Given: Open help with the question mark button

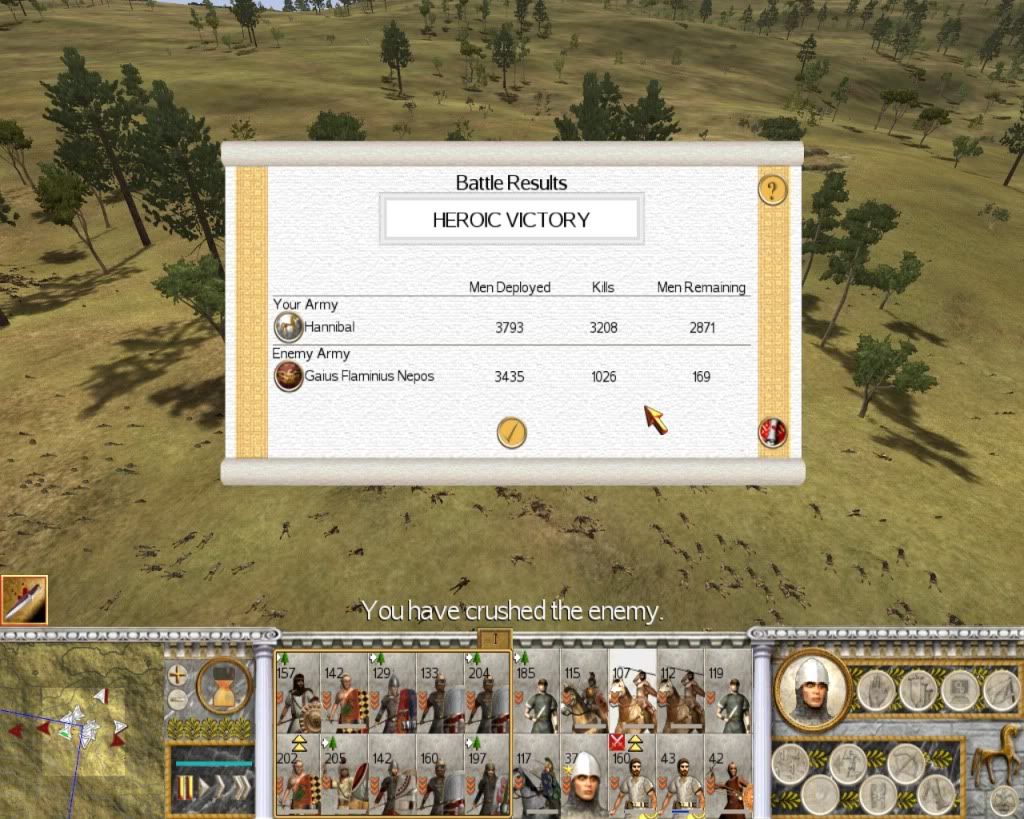Looking at the screenshot, I should tap(772, 190).
